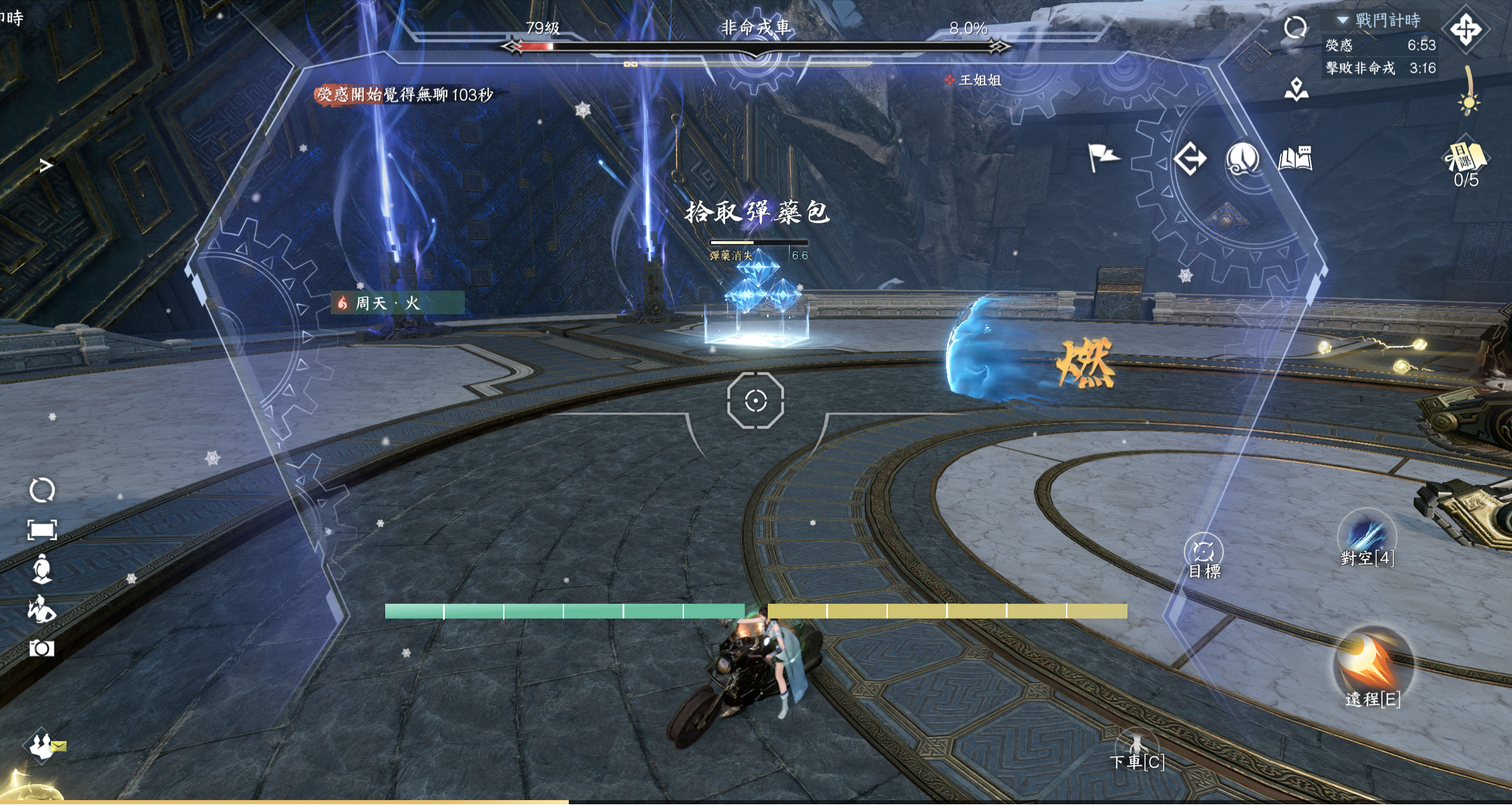Open the flag marker icon
Image resolution: width=1512 pixels, height=806 pixels.
pos(1103,158)
